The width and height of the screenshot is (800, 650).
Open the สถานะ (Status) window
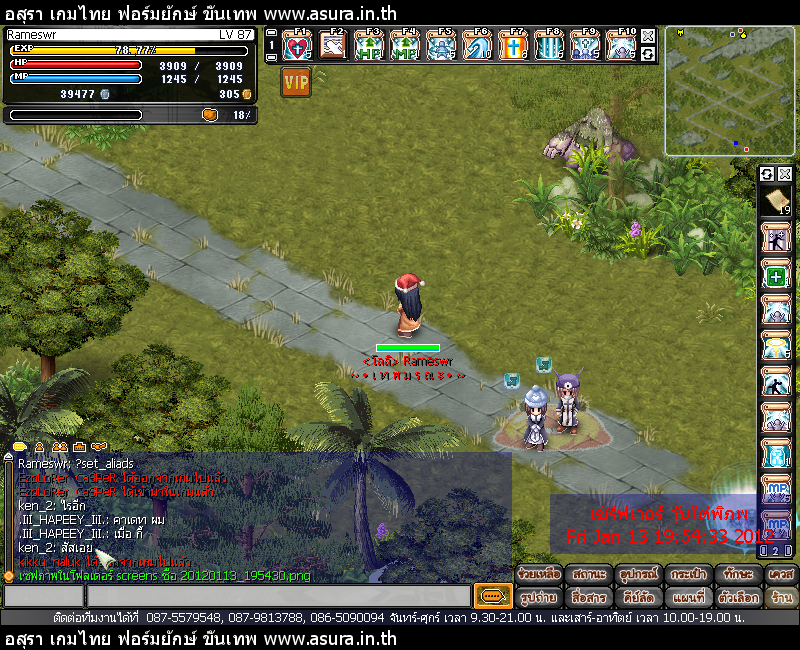pos(588,574)
